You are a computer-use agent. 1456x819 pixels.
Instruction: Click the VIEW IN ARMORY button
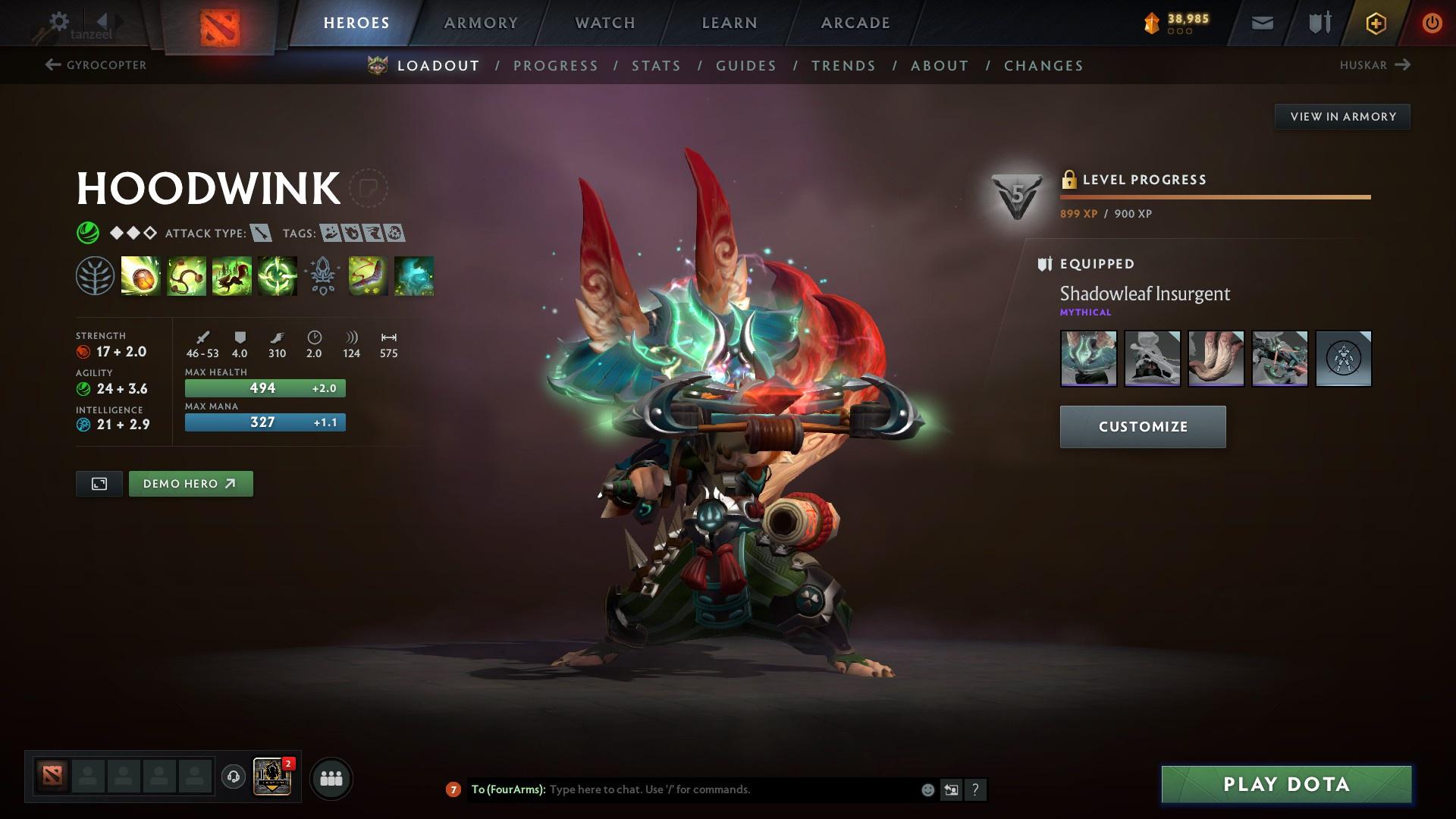pyautogui.click(x=1342, y=116)
